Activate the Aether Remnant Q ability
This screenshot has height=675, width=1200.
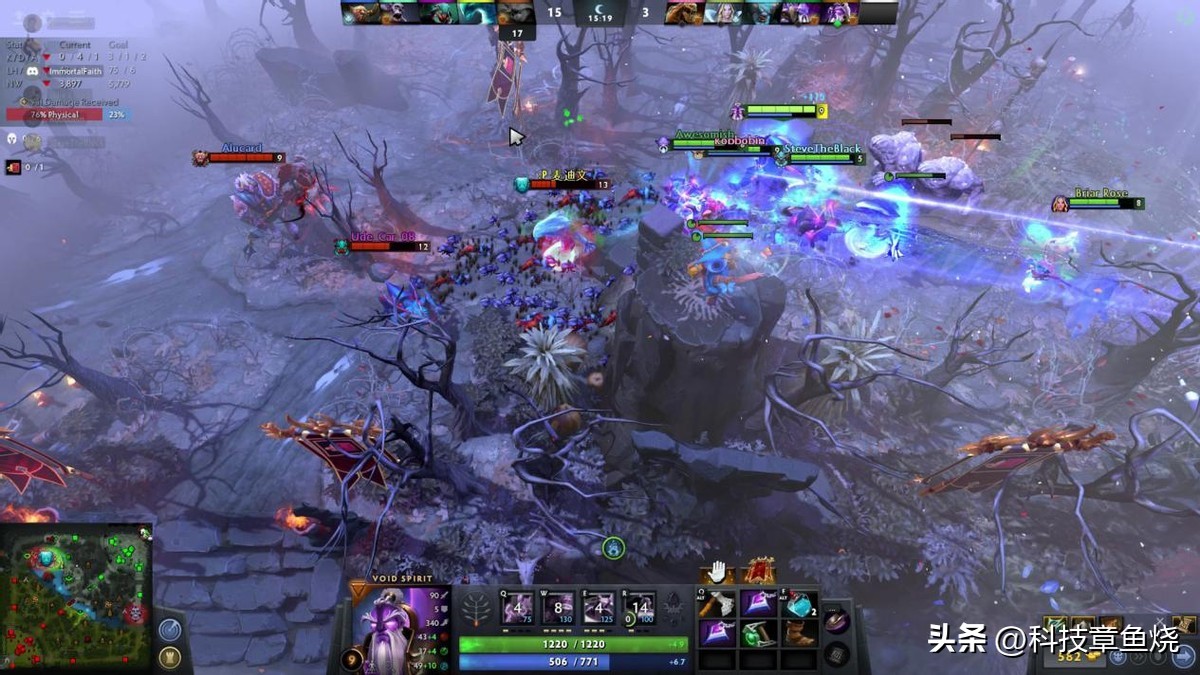tap(519, 608)
